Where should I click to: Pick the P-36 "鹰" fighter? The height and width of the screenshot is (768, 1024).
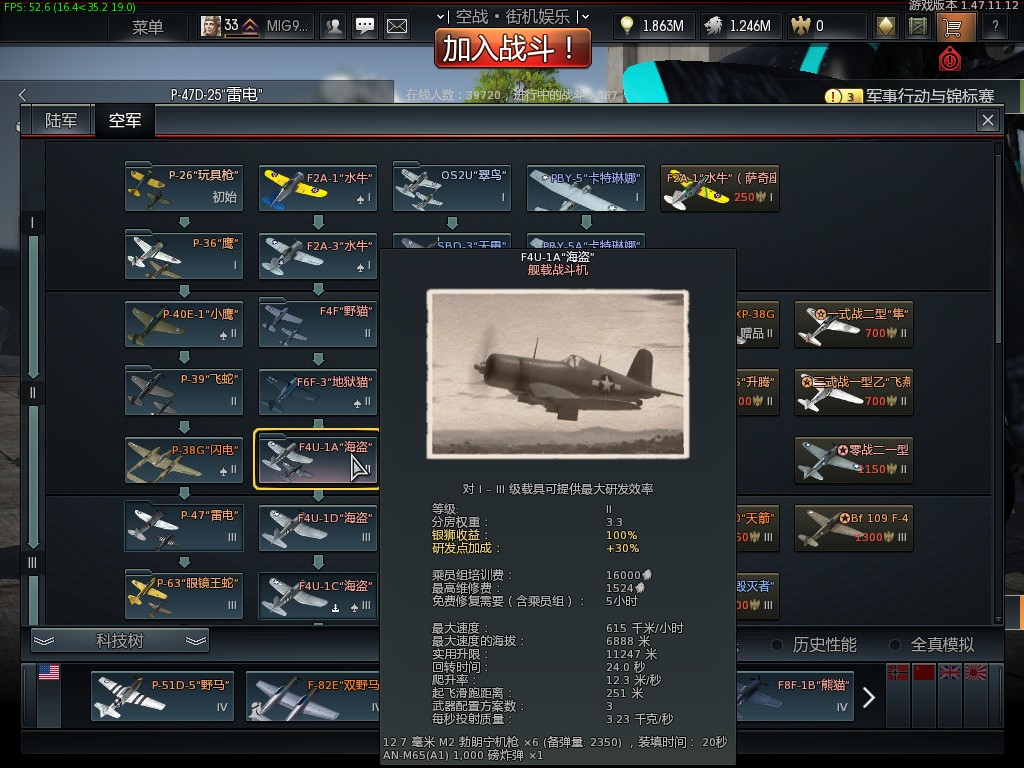[184, 254]
